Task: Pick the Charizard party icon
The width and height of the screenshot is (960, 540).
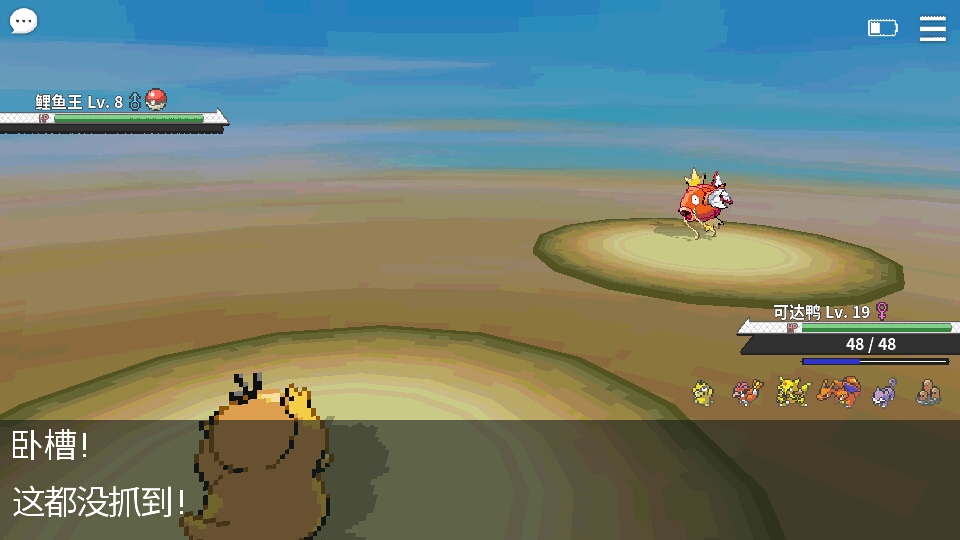Action: click(838, 391)
